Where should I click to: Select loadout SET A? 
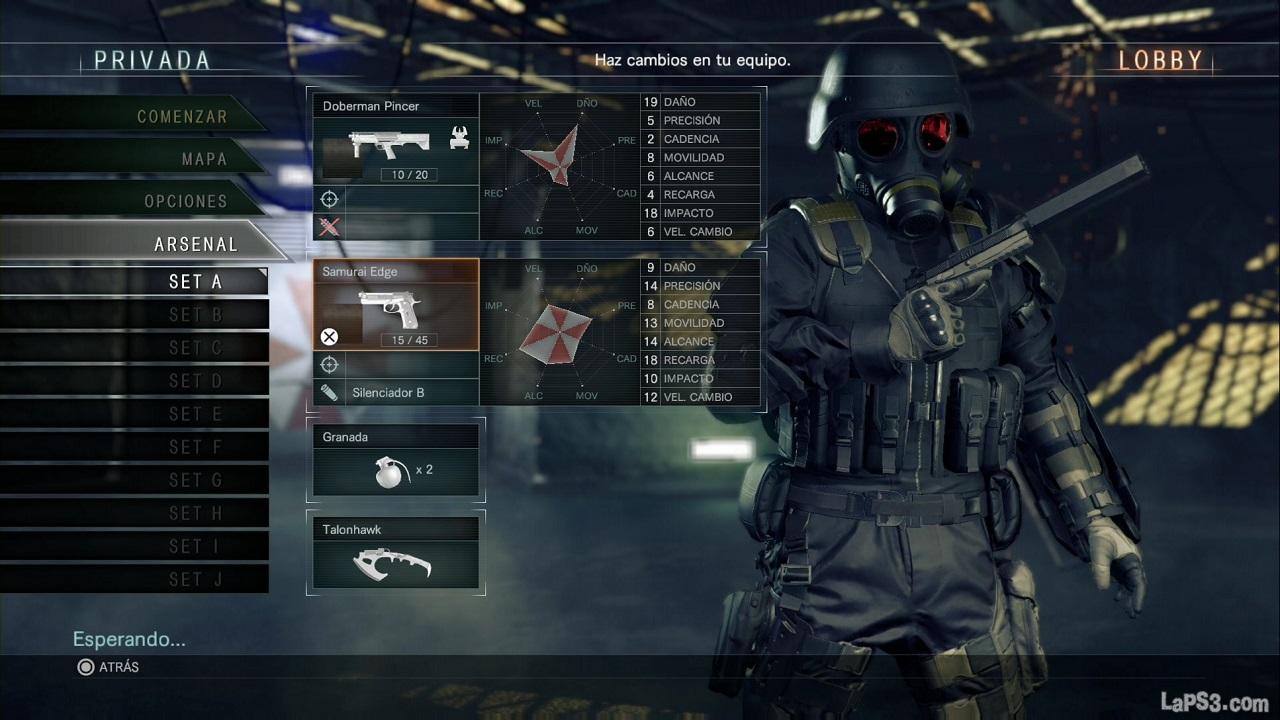195,281
